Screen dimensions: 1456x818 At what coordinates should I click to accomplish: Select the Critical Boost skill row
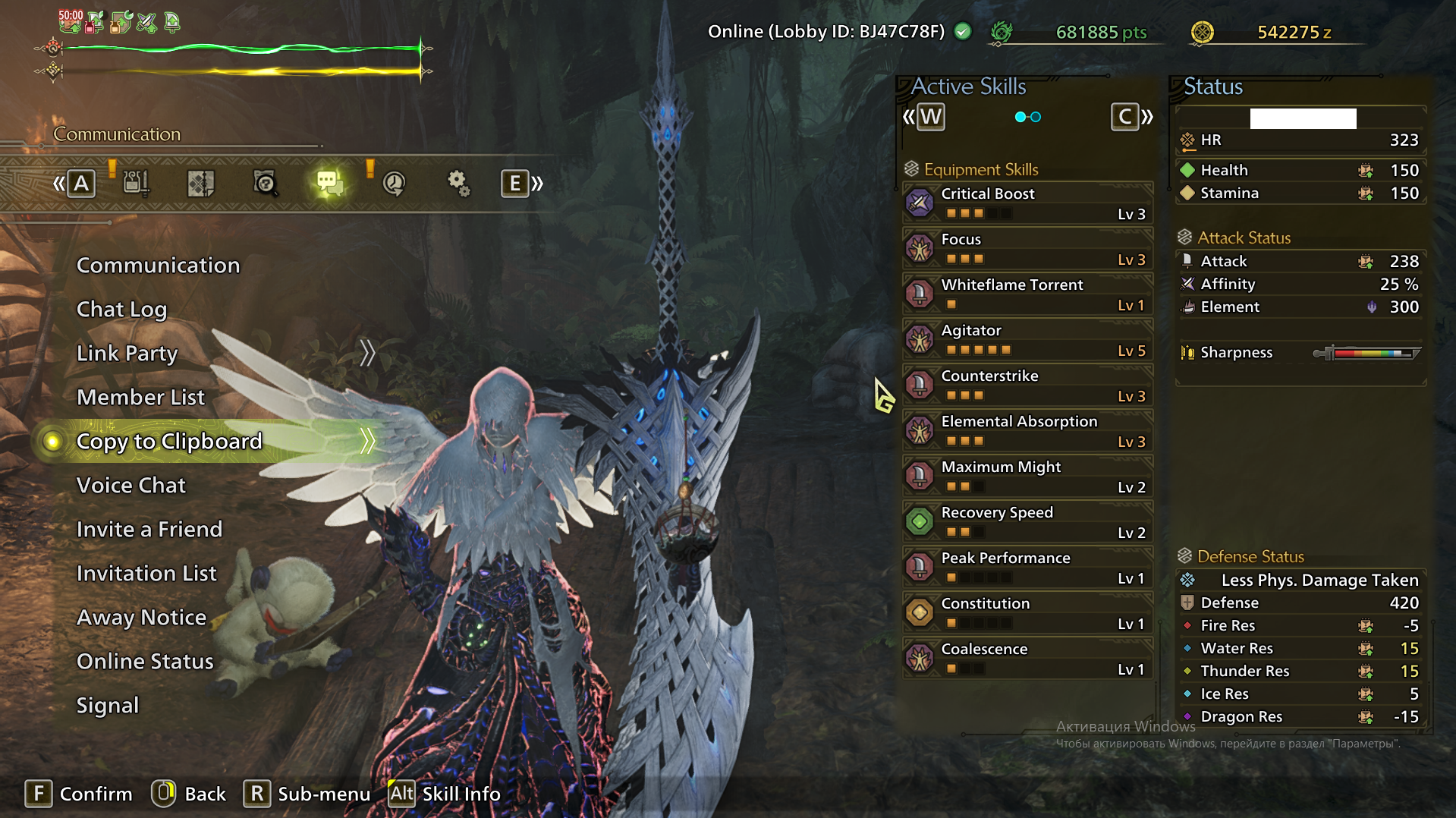(x=1028, y=203)
